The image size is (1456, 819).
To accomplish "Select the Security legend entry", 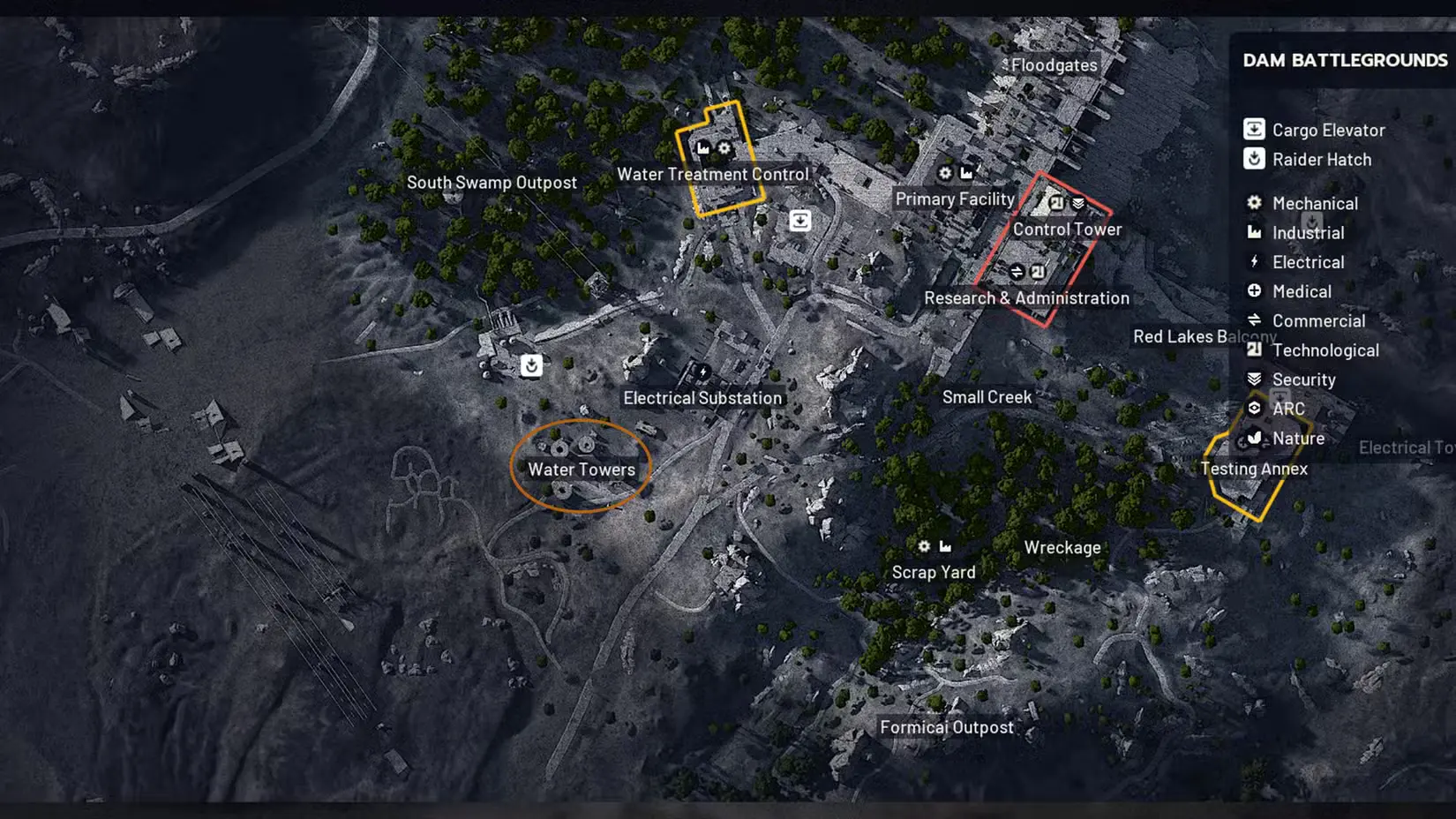I will (1290, 379).
